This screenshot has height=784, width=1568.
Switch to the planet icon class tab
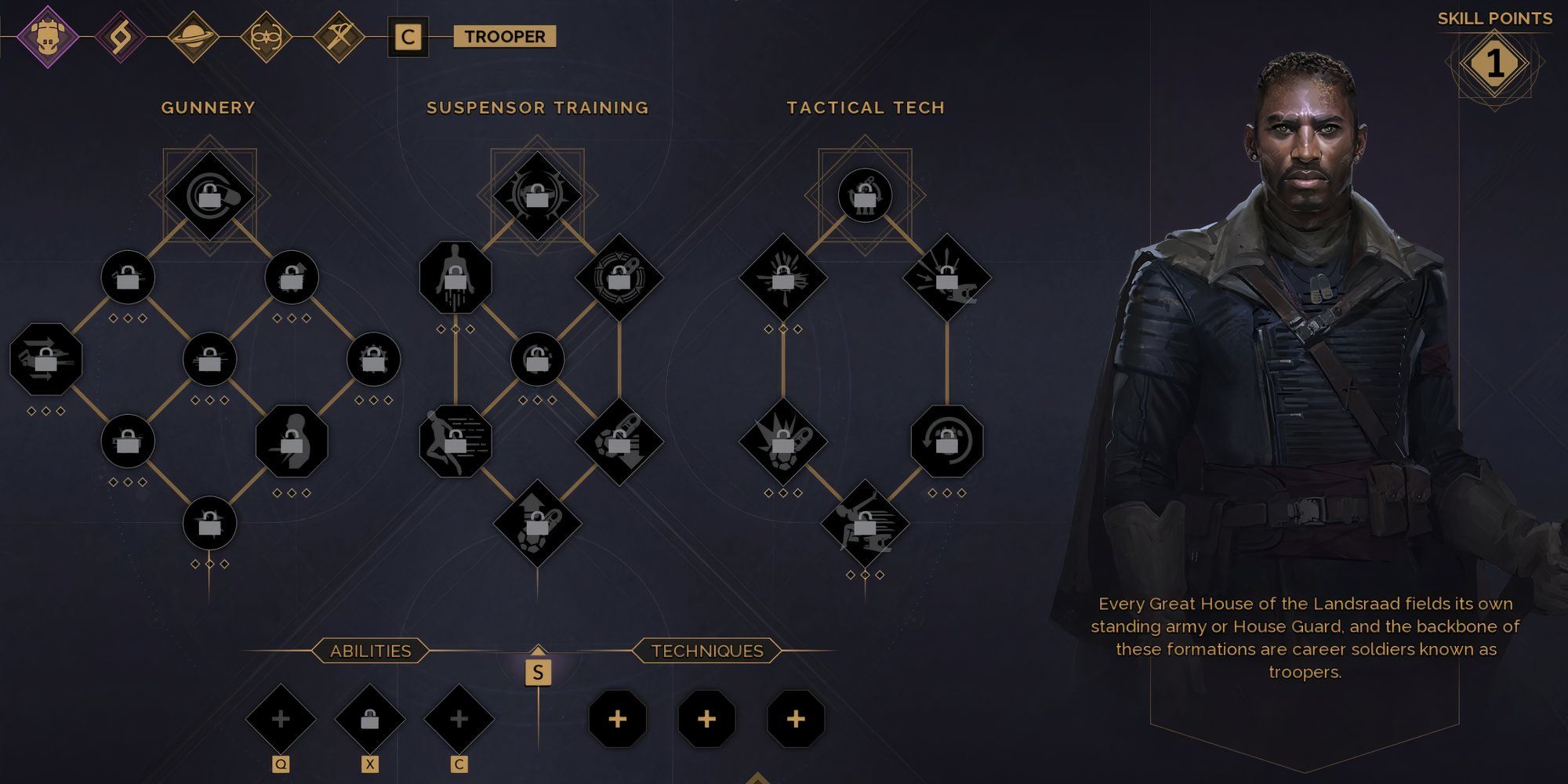(x=193, y=36)
